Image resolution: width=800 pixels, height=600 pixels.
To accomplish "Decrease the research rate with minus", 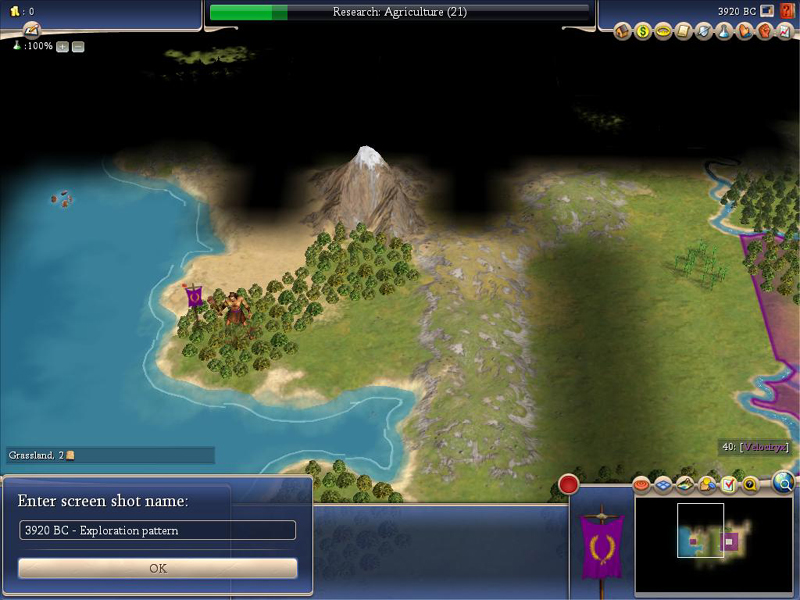I will [78, 47].
